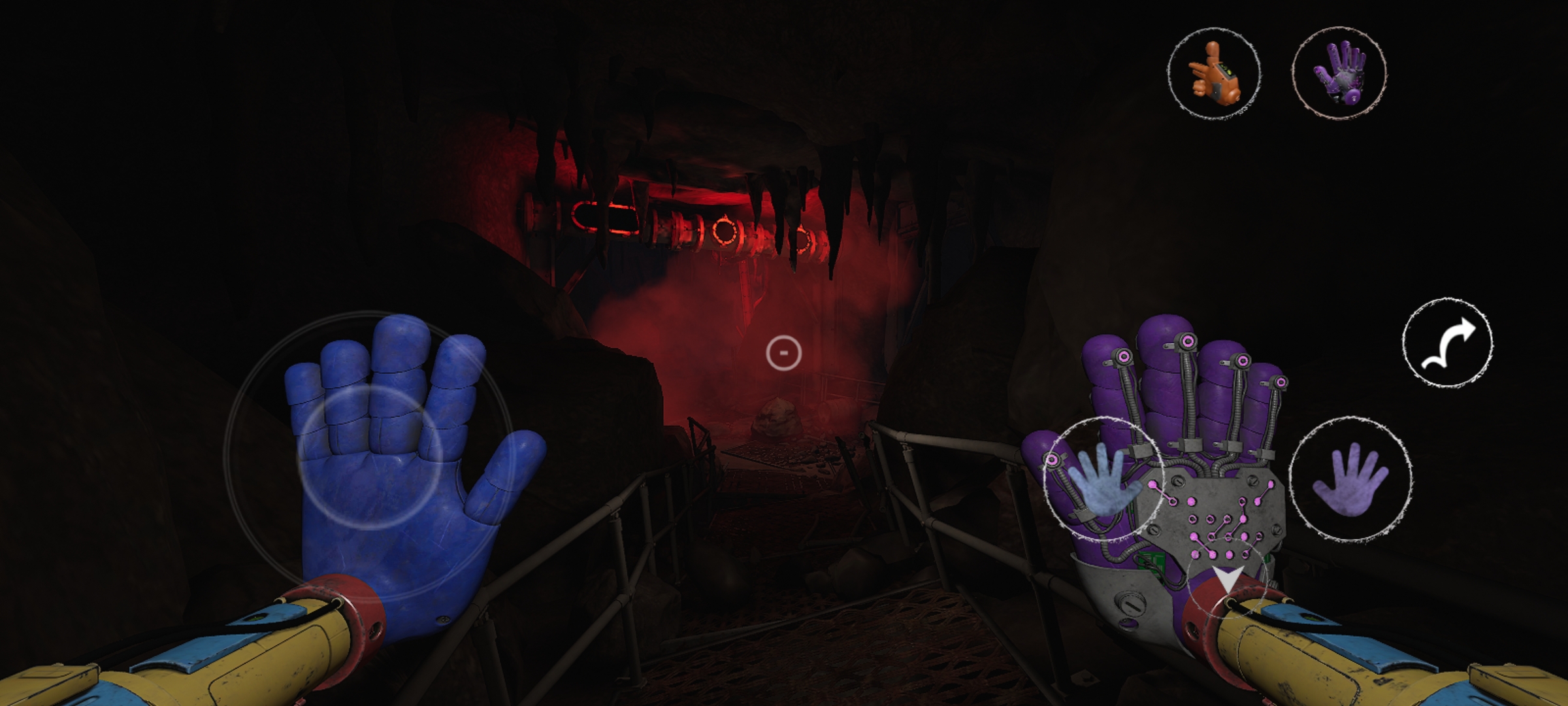Switch to the purple hand icon
Image resolution: width=1568 pixels, height=706 pixels.
click(x=1339, y=73)
